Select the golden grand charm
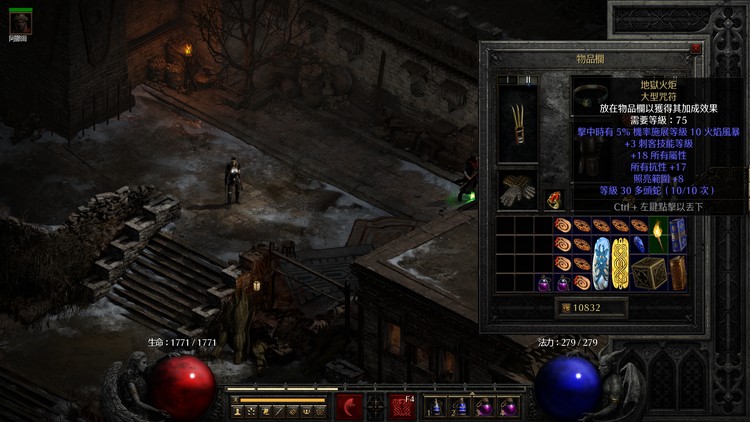Image resolution: width=750 pixels, height=422 pixels. (620, 263)
